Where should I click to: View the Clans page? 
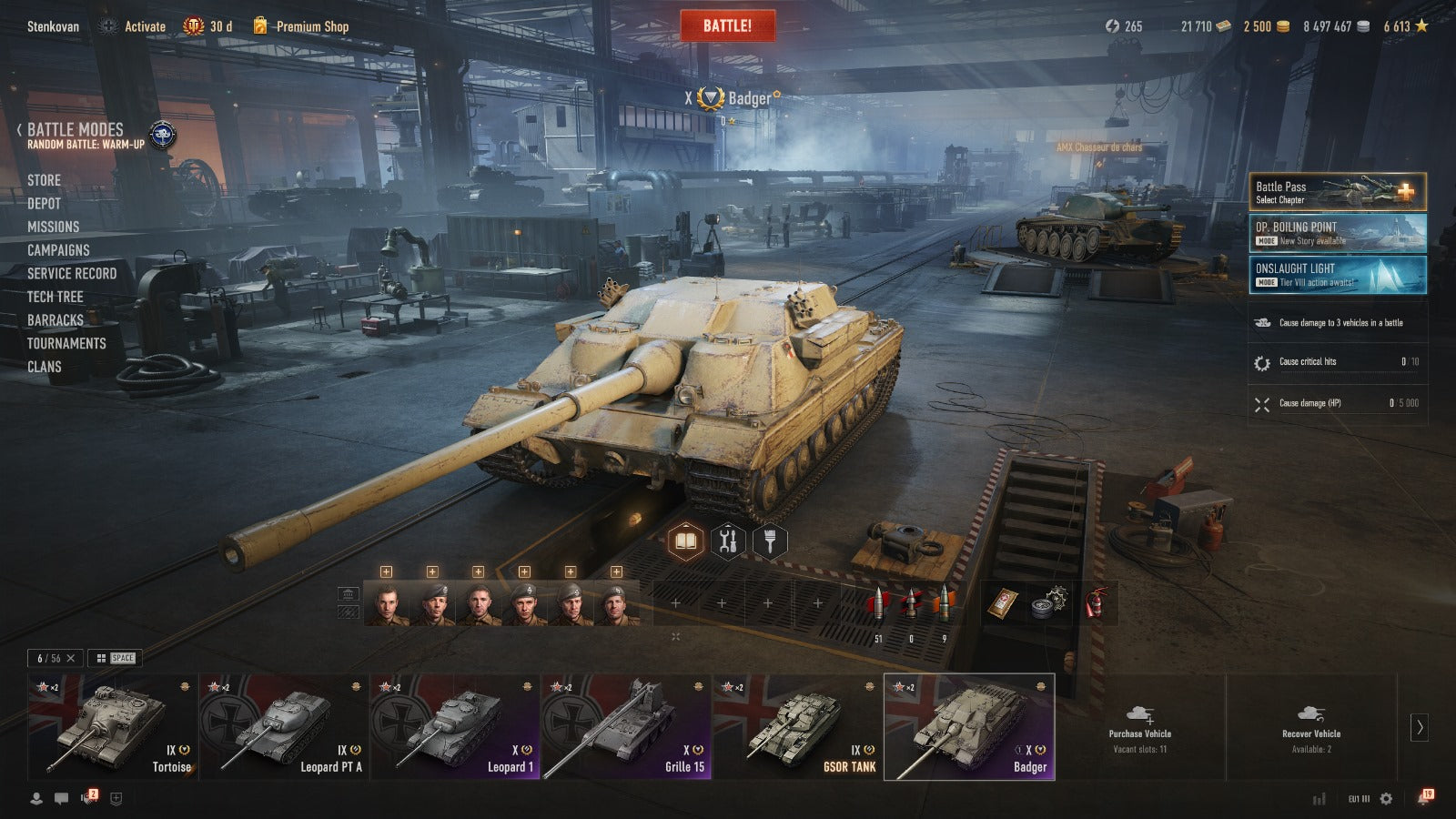coord(44,367)
